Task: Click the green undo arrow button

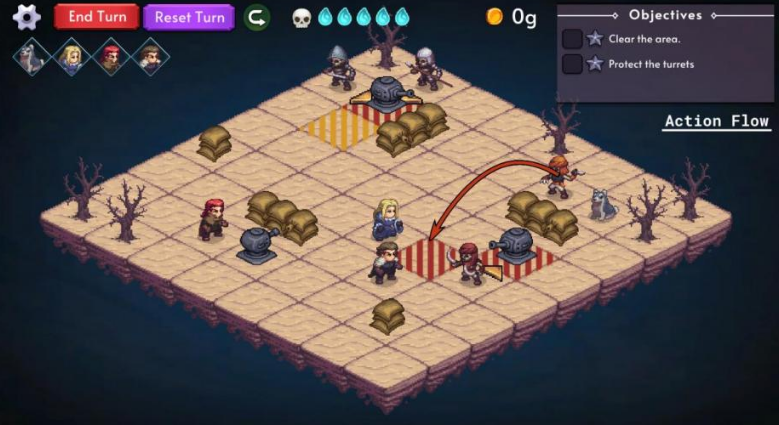Action: pyautogui.click(x=257, y=17)
